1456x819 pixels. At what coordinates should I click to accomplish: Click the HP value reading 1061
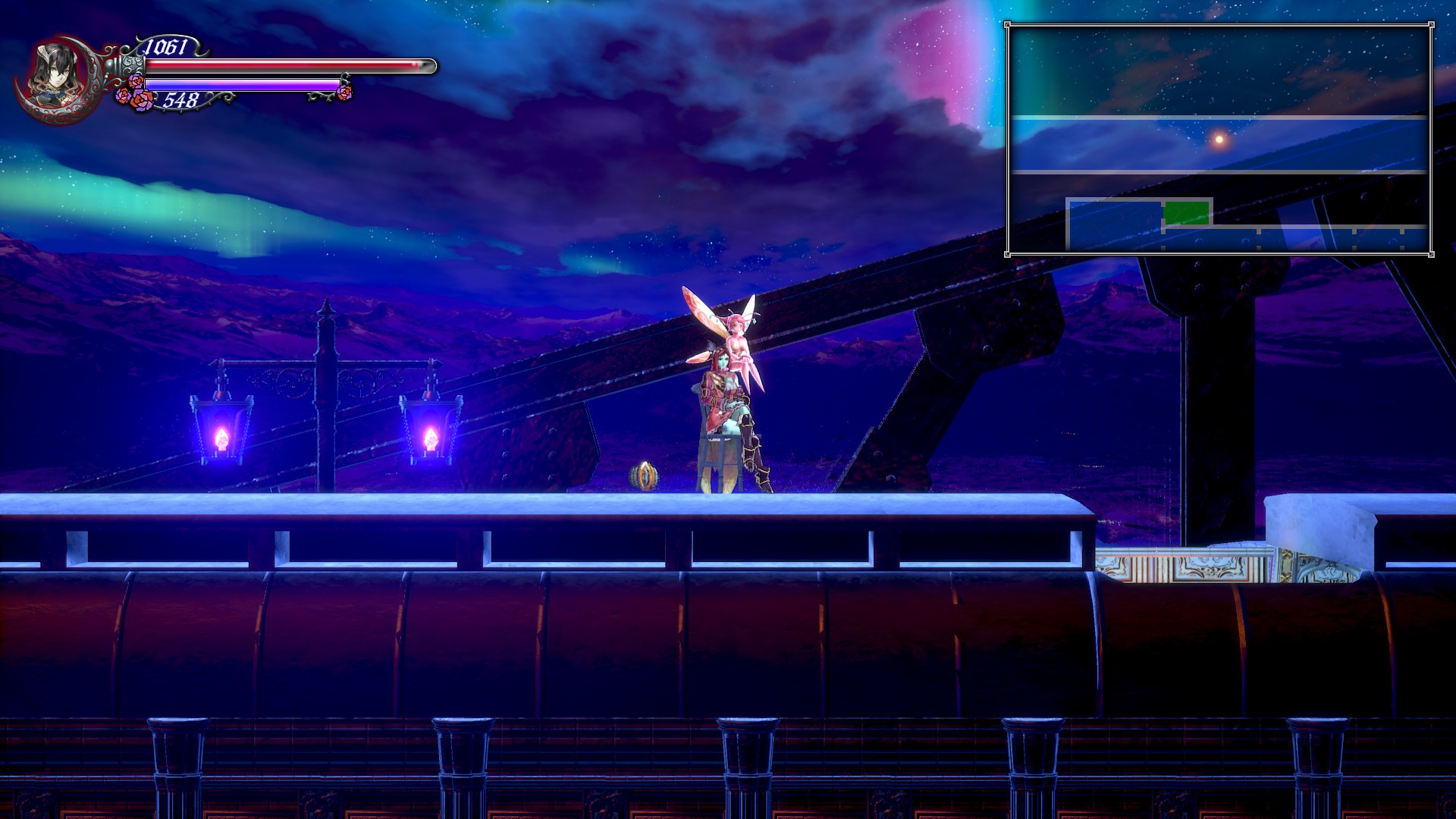[x=165, y=45]
